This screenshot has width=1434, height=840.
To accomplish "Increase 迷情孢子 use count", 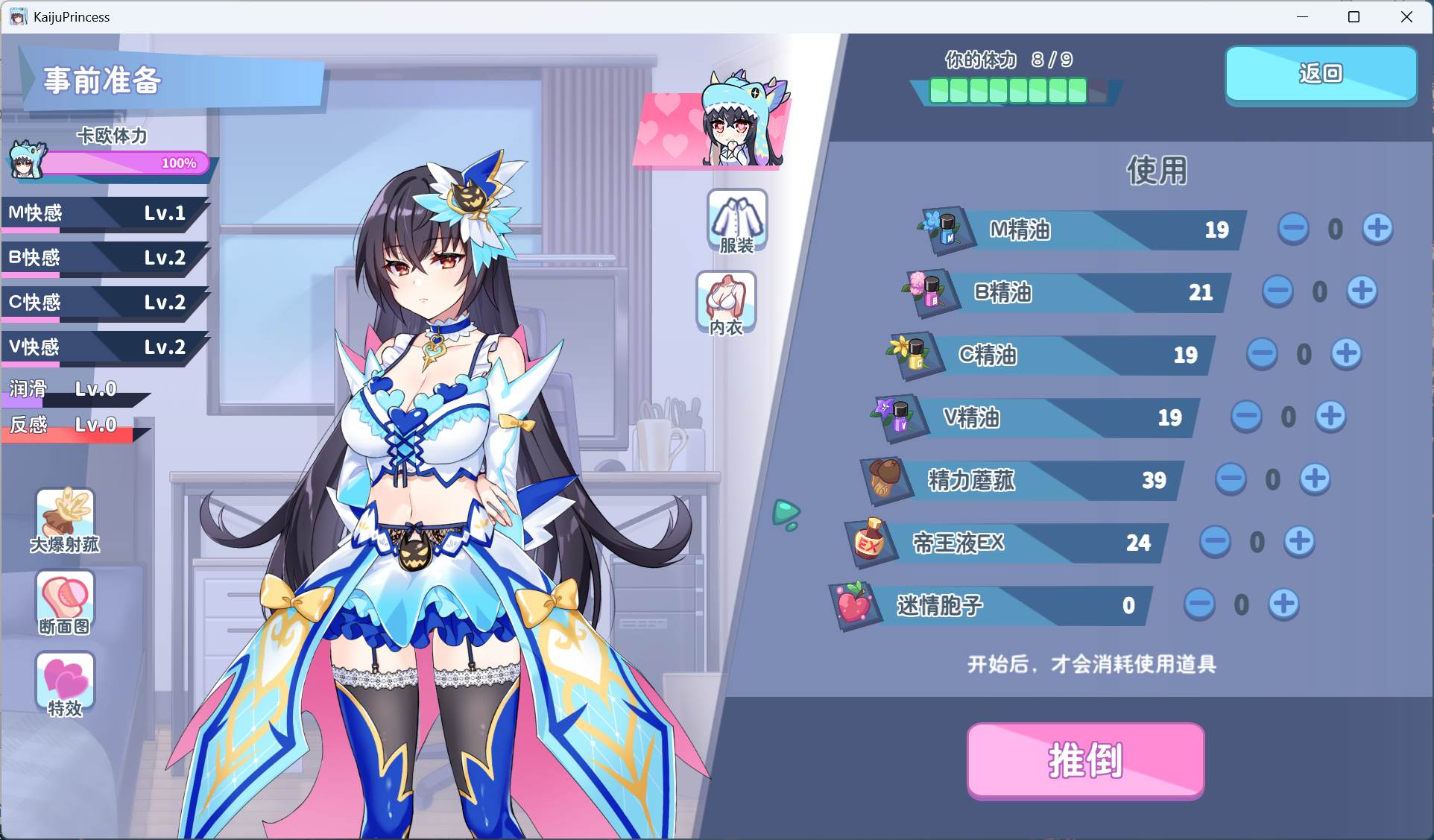I will 1283,604.
